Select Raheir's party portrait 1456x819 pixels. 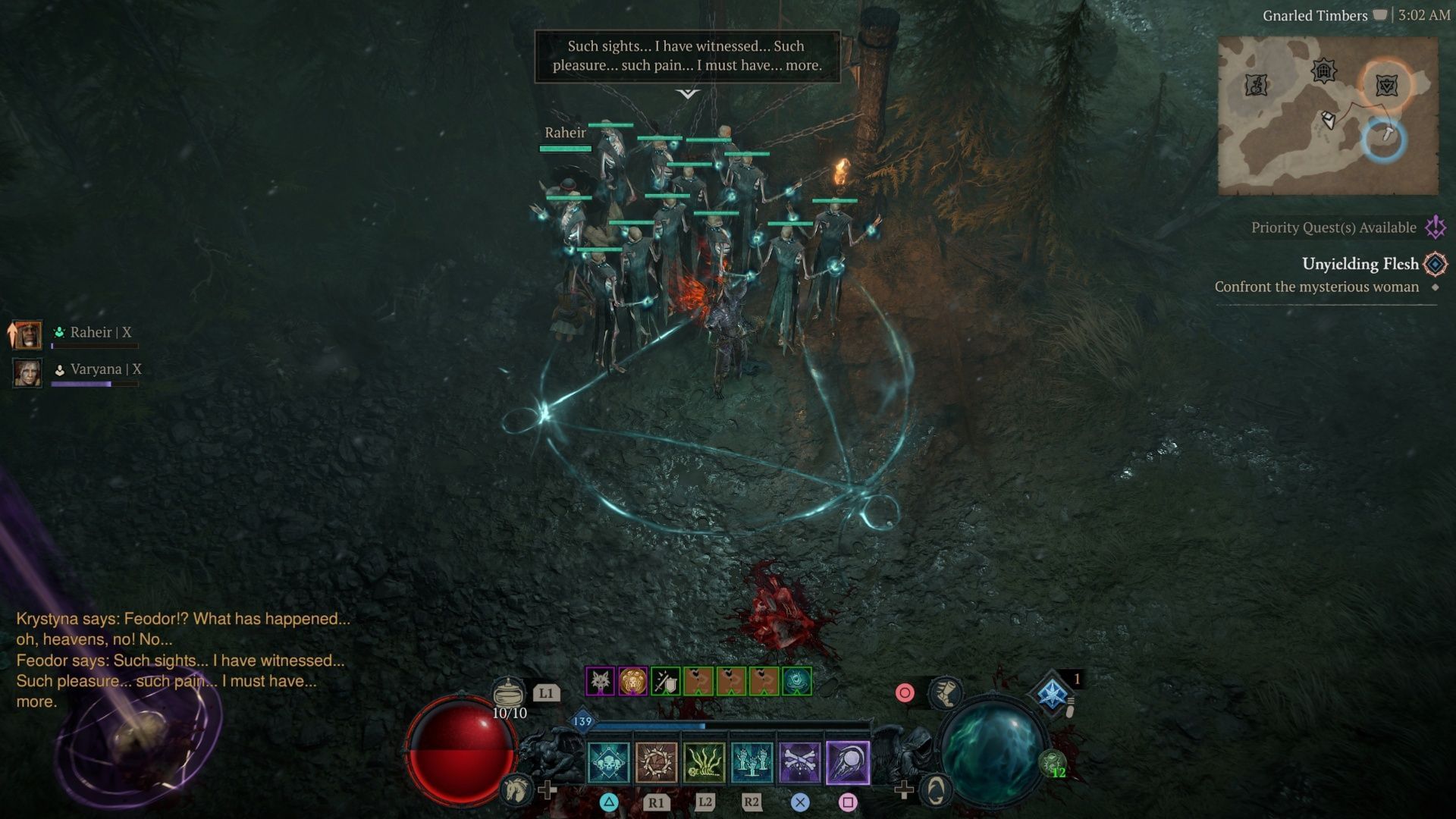point(27,334)
